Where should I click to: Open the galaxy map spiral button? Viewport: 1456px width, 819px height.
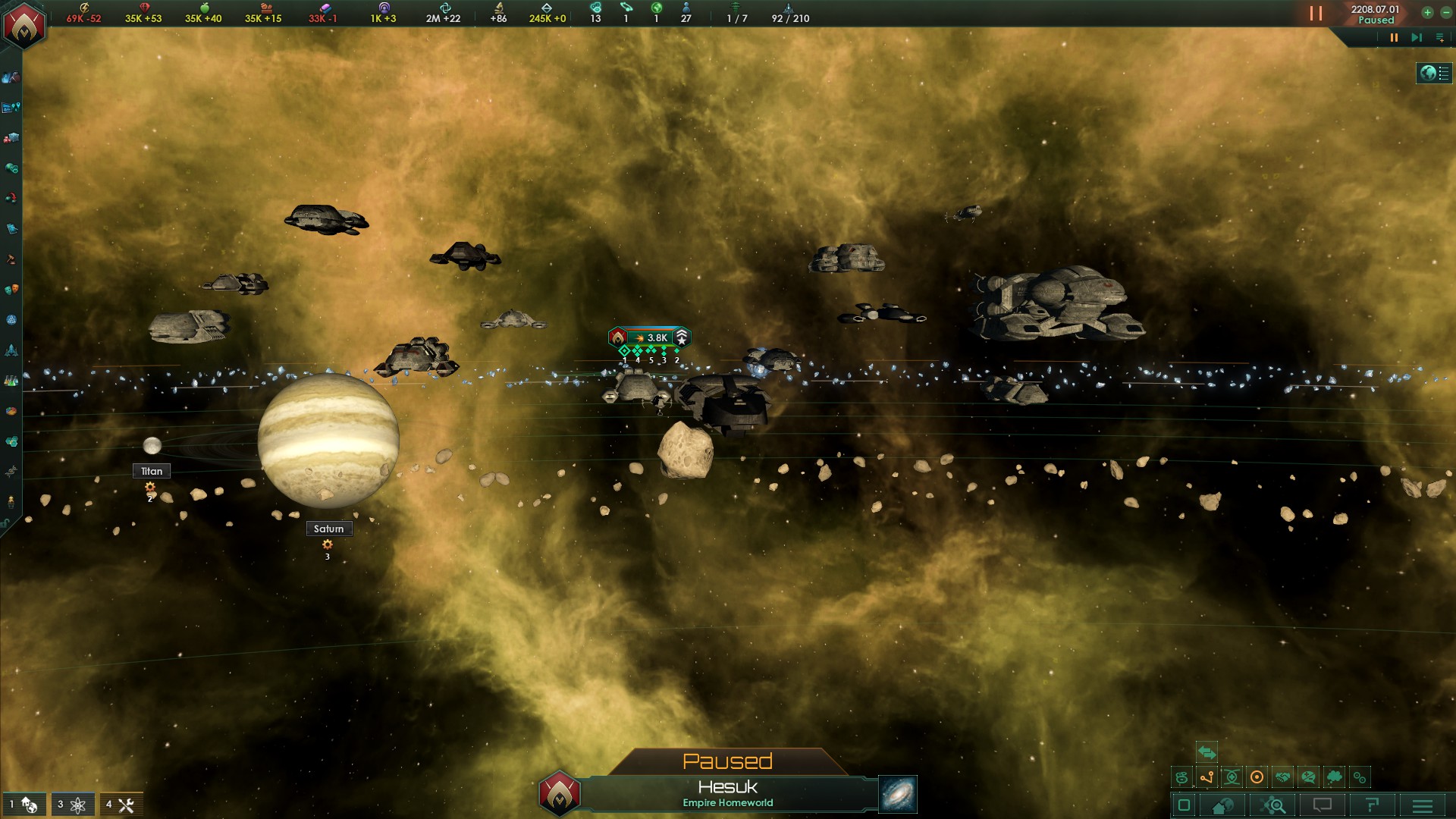point(897,794)
